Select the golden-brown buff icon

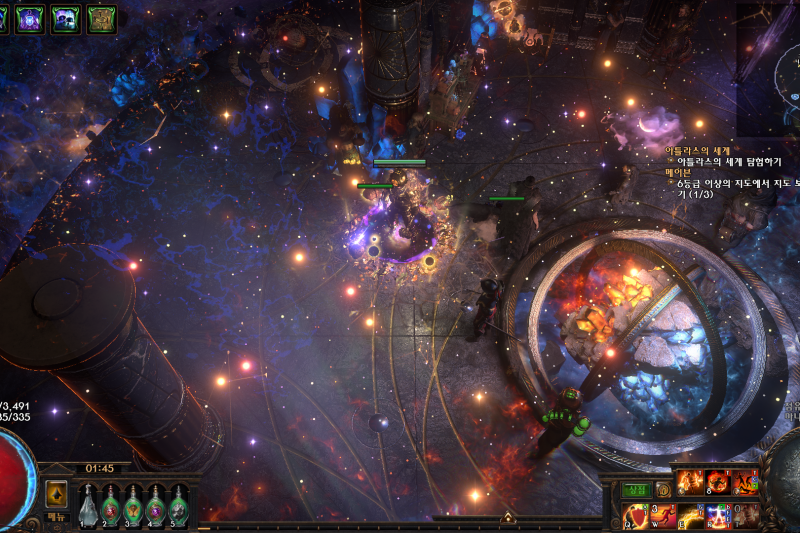click(101, 18)
